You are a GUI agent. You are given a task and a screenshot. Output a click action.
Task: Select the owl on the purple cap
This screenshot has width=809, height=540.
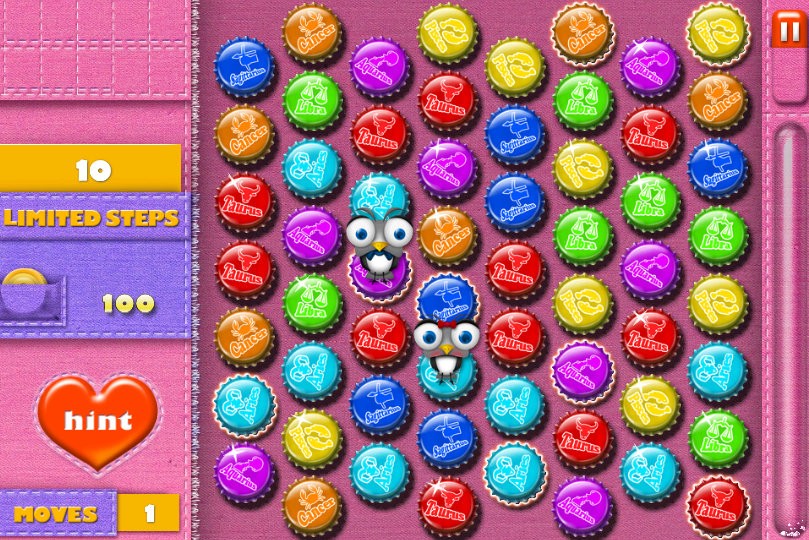[x=377, y=242]
